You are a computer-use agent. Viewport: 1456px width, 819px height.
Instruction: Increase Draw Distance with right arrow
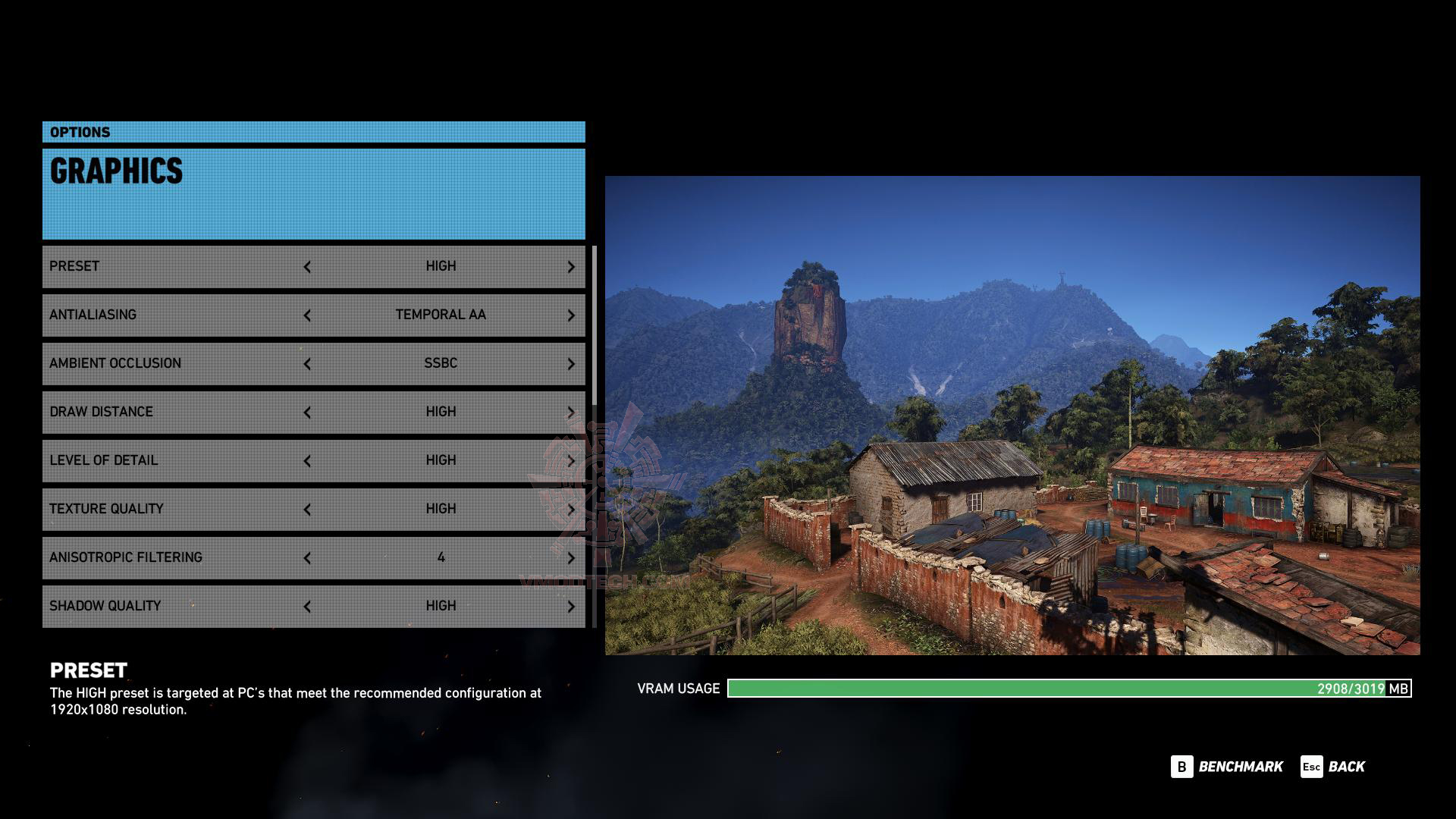(x=571, y=413)
